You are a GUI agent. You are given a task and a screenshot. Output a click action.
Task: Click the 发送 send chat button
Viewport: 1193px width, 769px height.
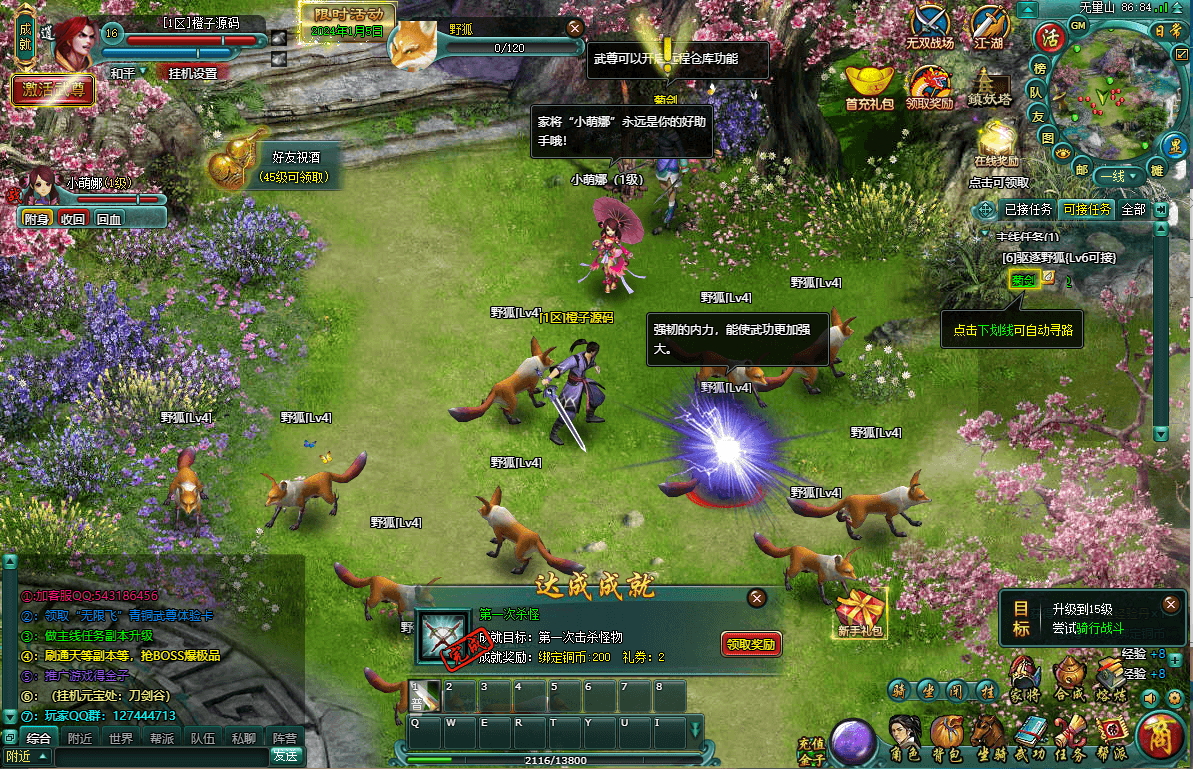coord(285,756)
